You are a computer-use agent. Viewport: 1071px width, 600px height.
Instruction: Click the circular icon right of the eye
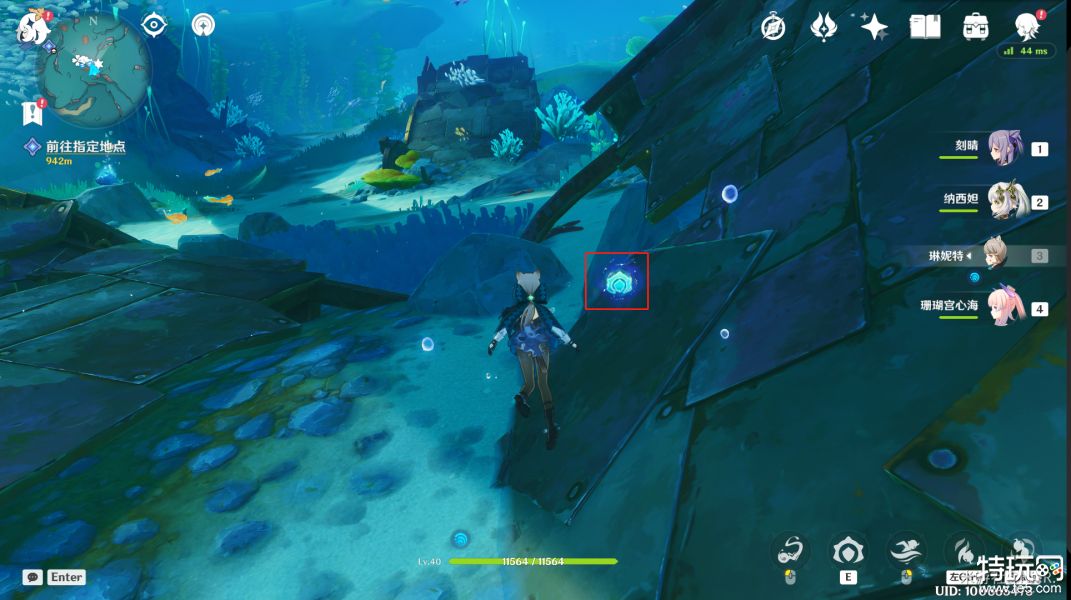click(203, 26)
